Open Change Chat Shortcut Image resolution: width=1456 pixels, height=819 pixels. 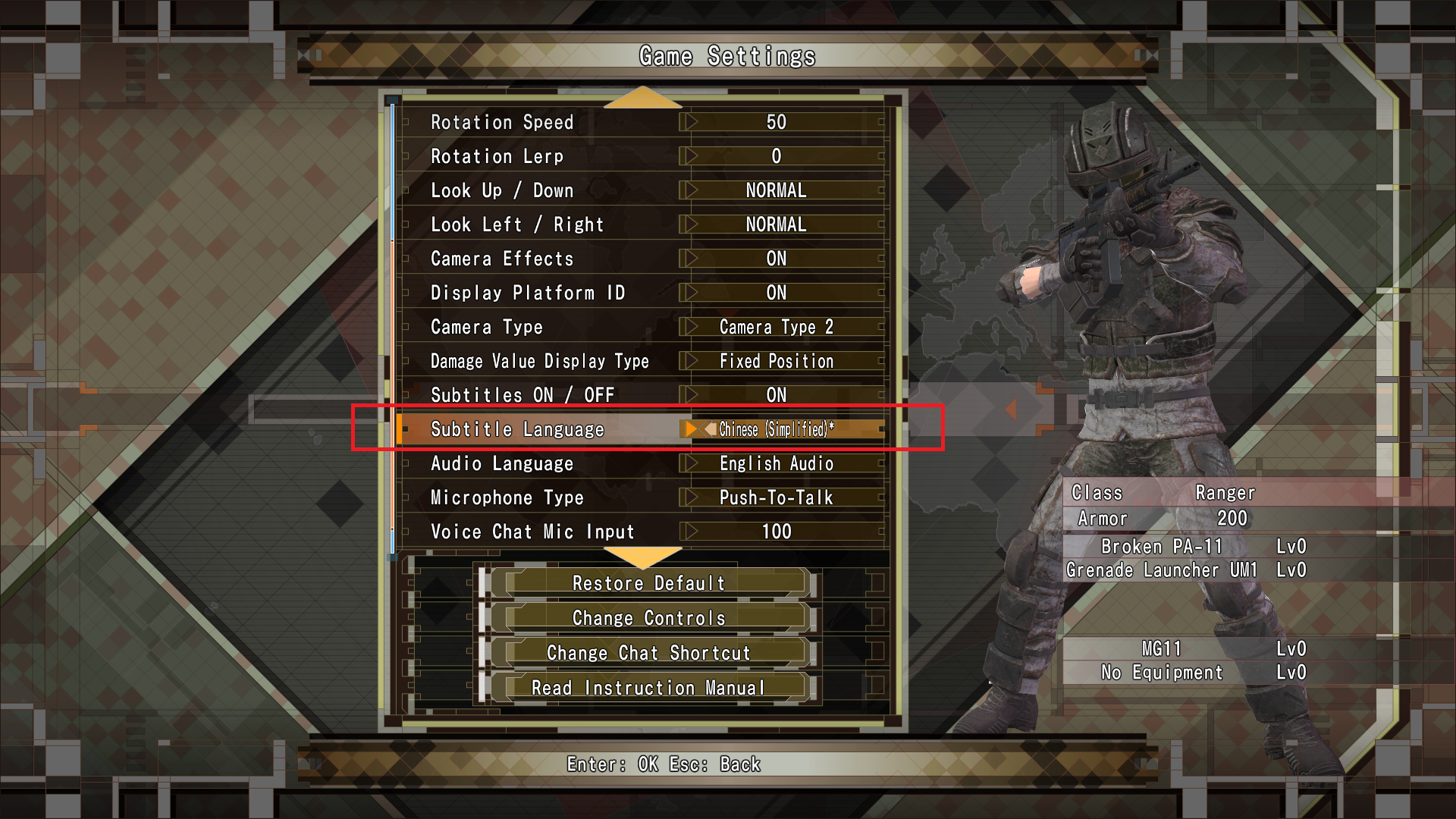coord(648,653)
